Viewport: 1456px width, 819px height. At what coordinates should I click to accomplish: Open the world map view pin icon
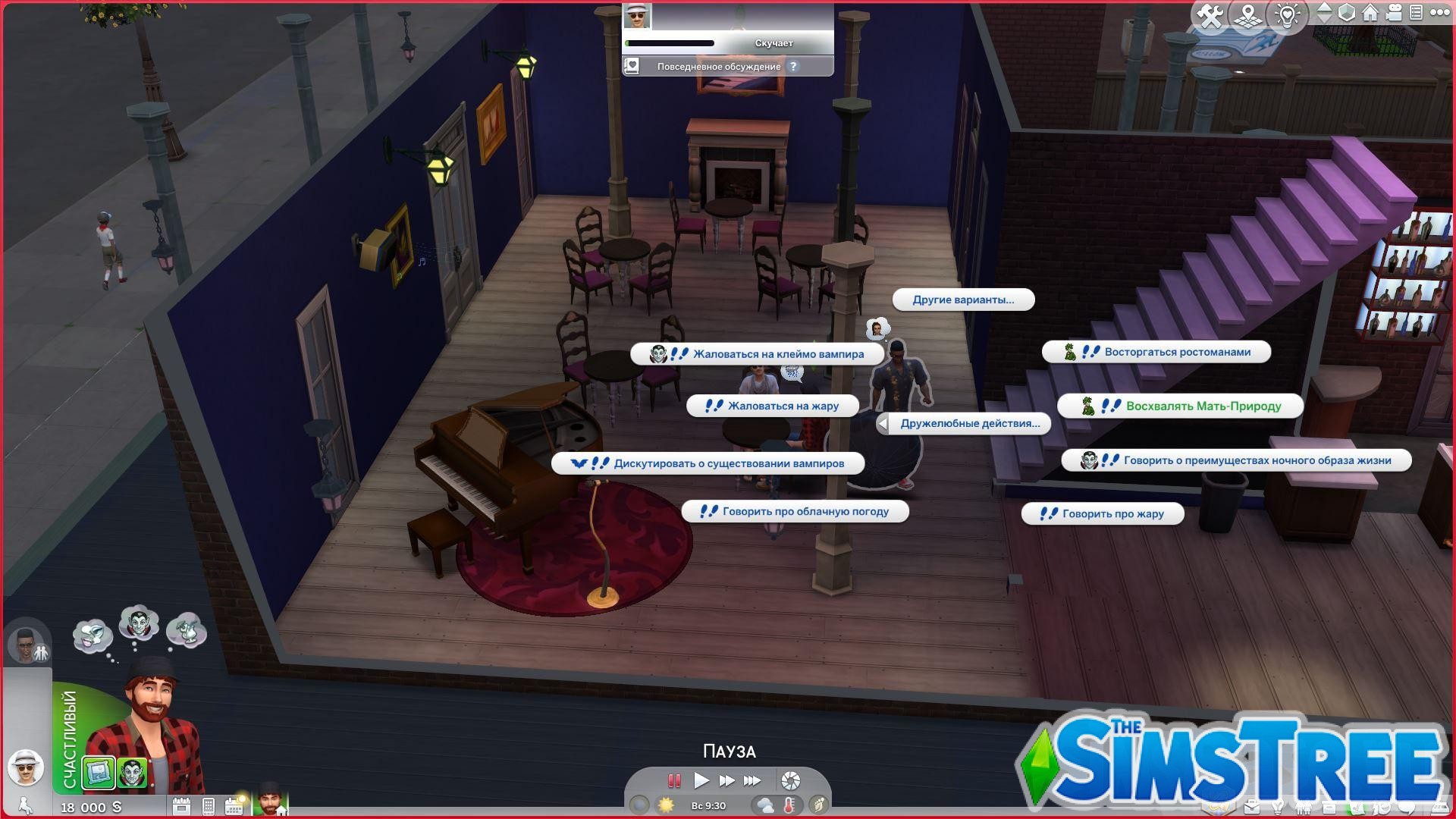(1248, 12)
